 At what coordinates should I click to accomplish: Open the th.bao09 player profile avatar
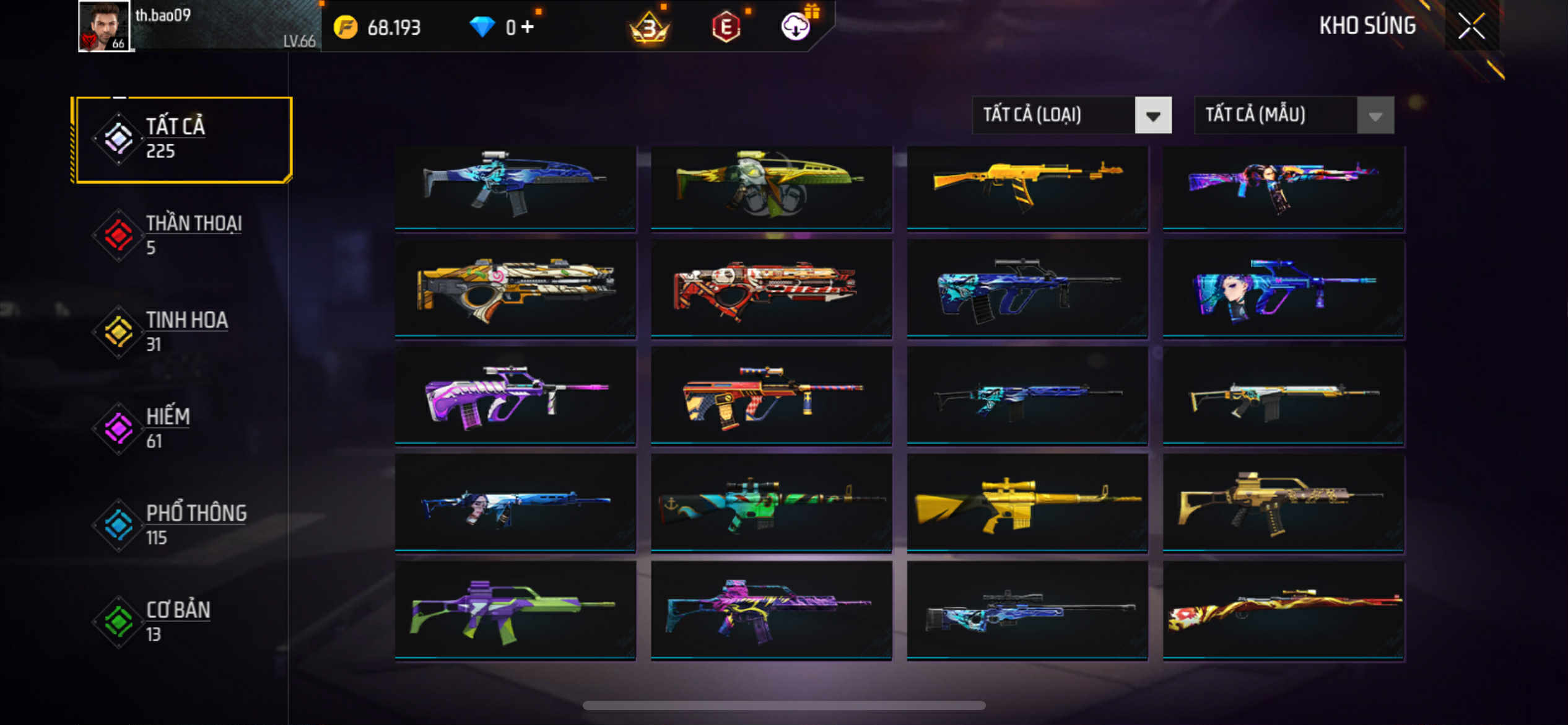click(103, 26)
